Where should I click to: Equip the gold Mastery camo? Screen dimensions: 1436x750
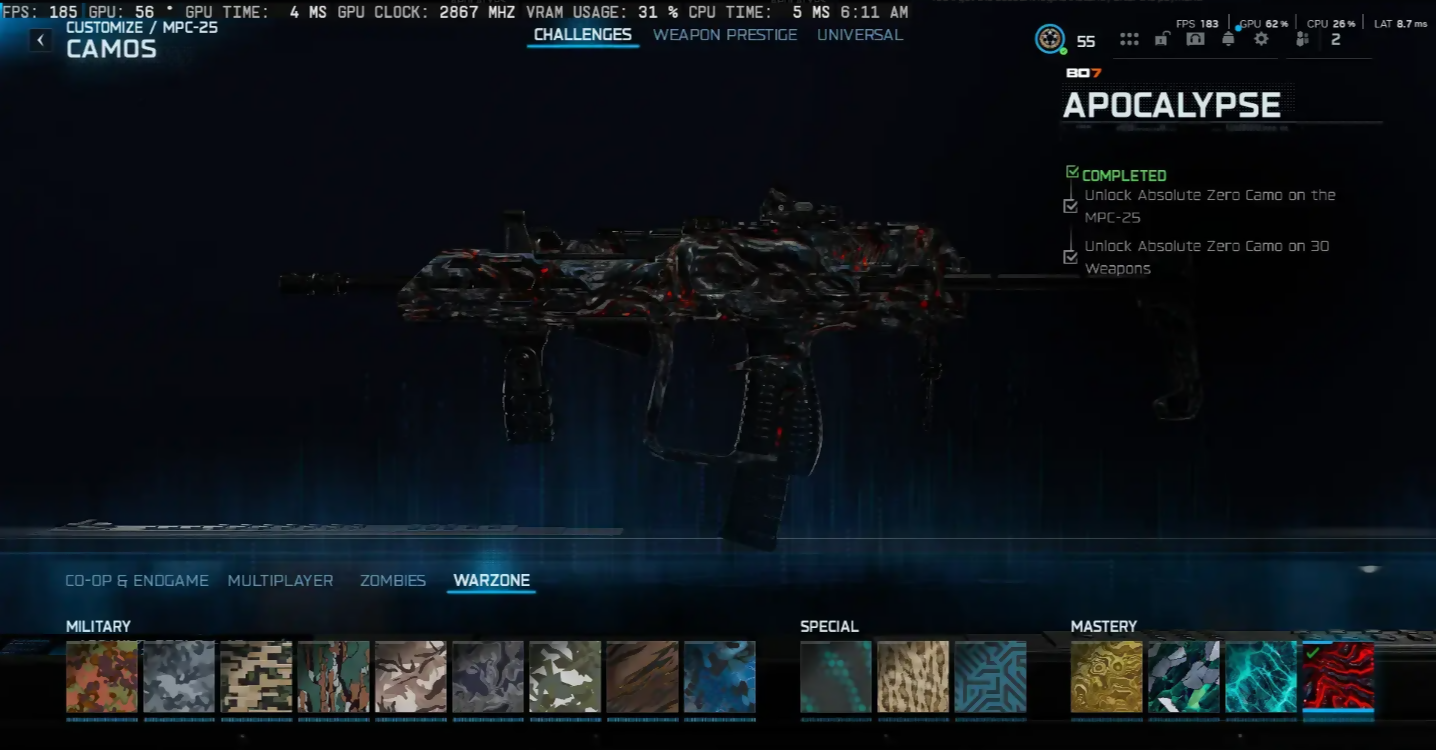(x=1107, y=677)
